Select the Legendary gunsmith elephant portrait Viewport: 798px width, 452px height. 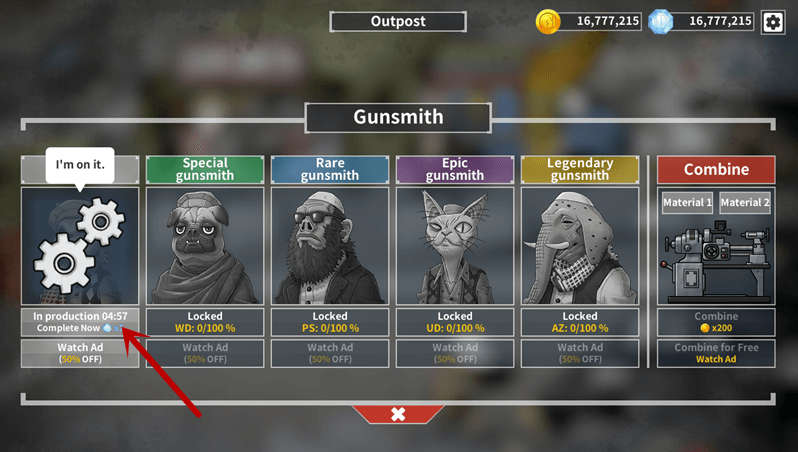580,246
